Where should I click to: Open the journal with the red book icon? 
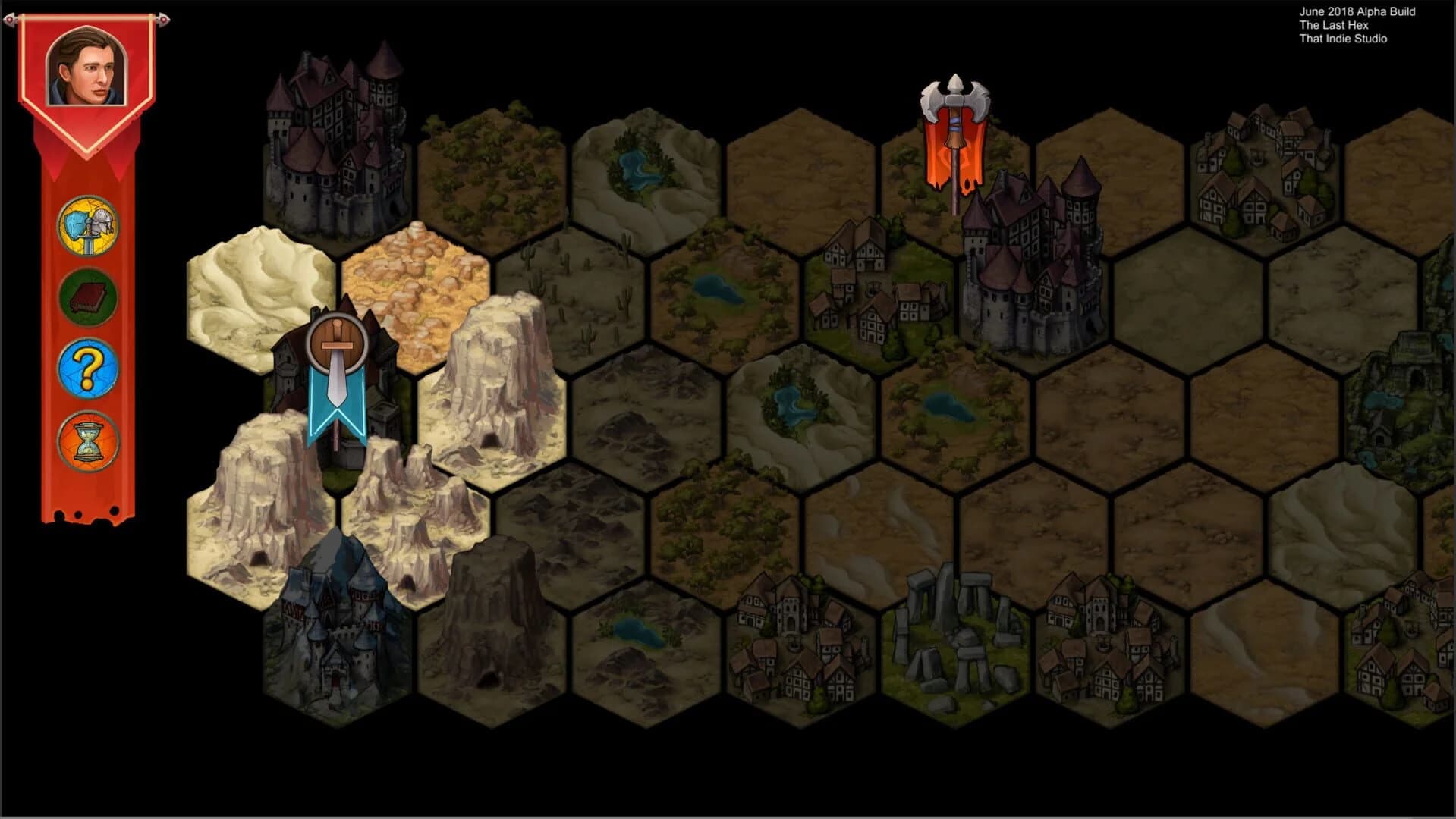pyautogui.click(x=89, y=297)
